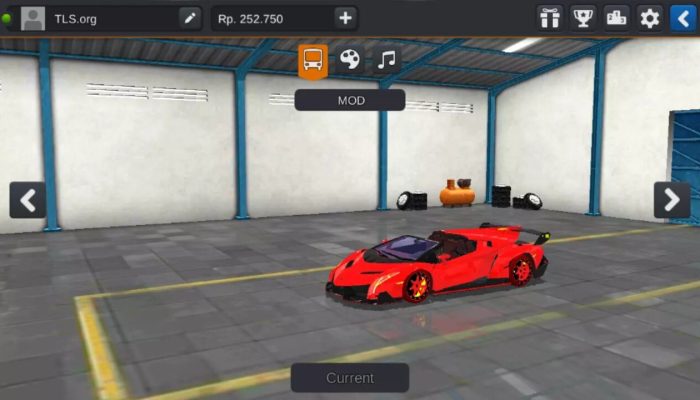Show the next vehicle
This screenshot has height=400, width=700.
tap(672, 200)
